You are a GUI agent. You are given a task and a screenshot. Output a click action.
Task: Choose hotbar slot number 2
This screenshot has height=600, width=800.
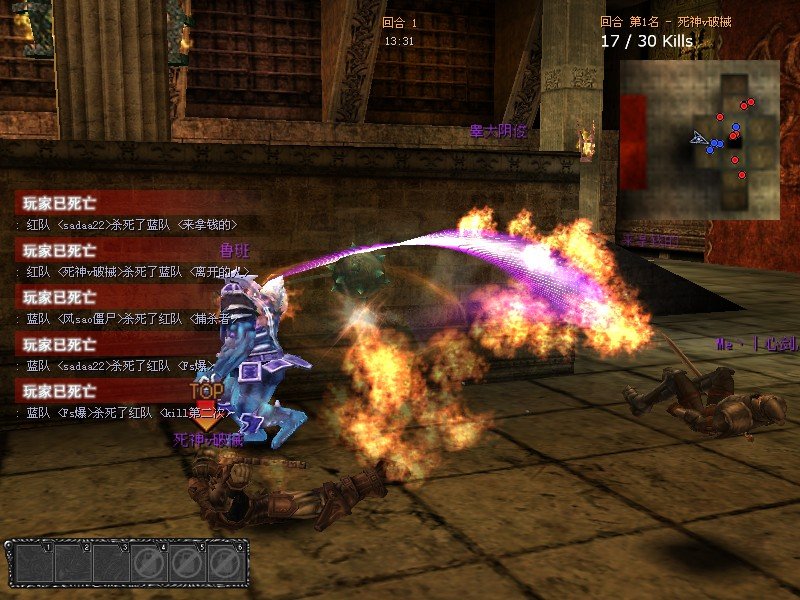pyautogui.click(x=71, y=565)
